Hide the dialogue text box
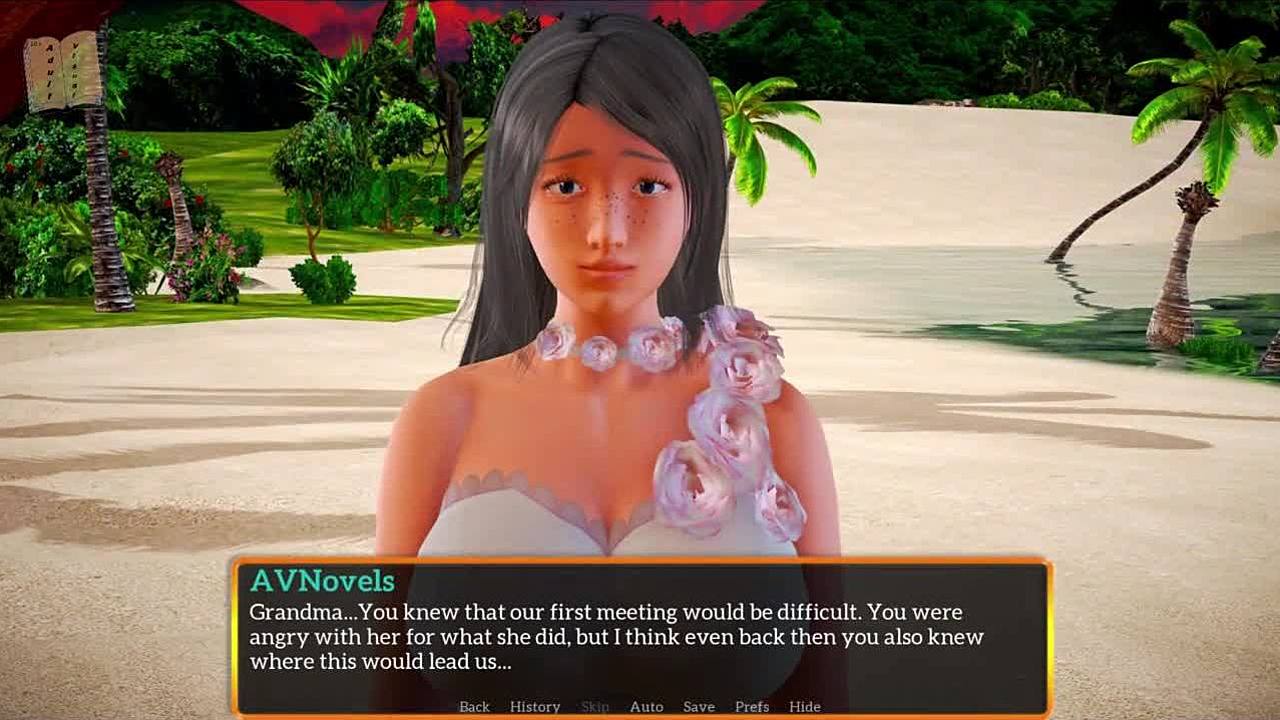The height and width of the screenshot is (720, 1280). (805, 706)
